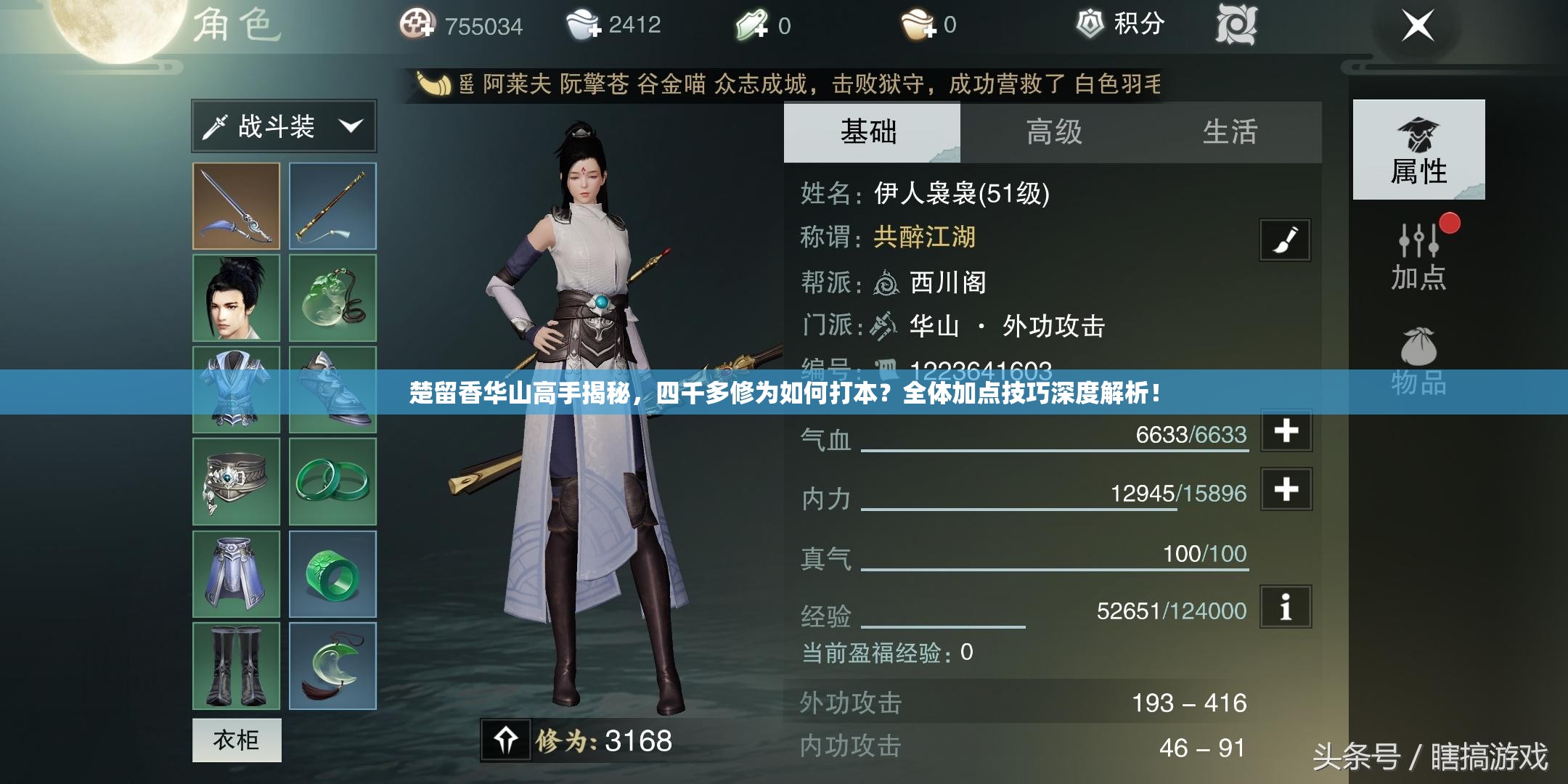Screen dimensions: 1568x784
Task: Select the equipped sword weapon slot
Action: point(236,205)
